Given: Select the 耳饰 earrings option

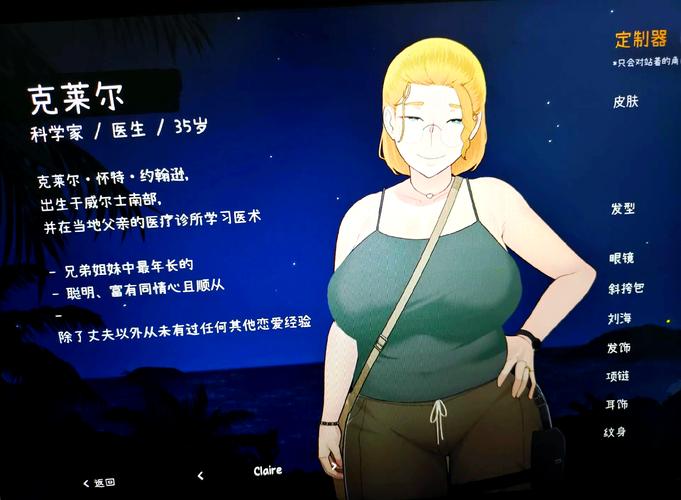Looking at the screenshot, I should click(617, 404).
